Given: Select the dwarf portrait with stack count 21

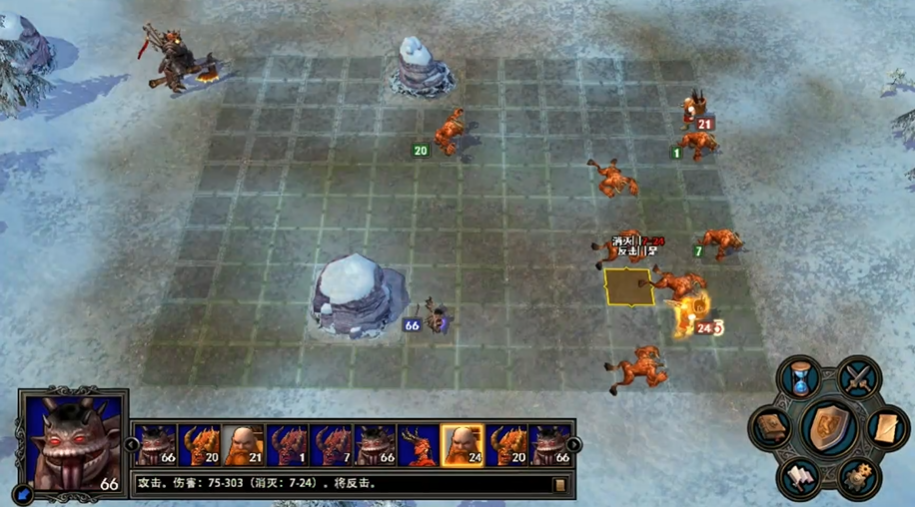Looking at the screenshot, I should 243,445.
